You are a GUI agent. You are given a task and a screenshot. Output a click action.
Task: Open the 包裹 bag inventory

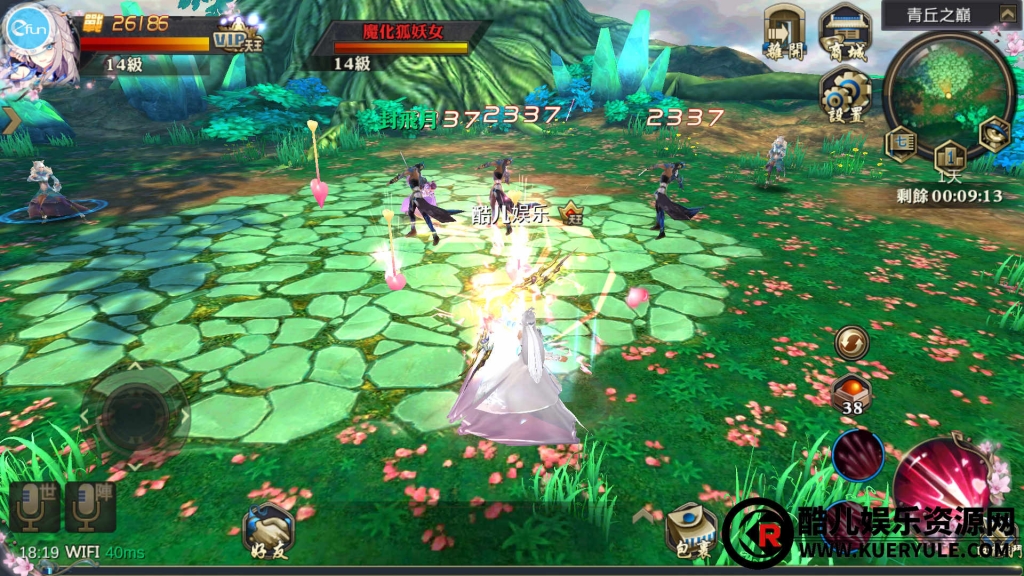(691, 528)
